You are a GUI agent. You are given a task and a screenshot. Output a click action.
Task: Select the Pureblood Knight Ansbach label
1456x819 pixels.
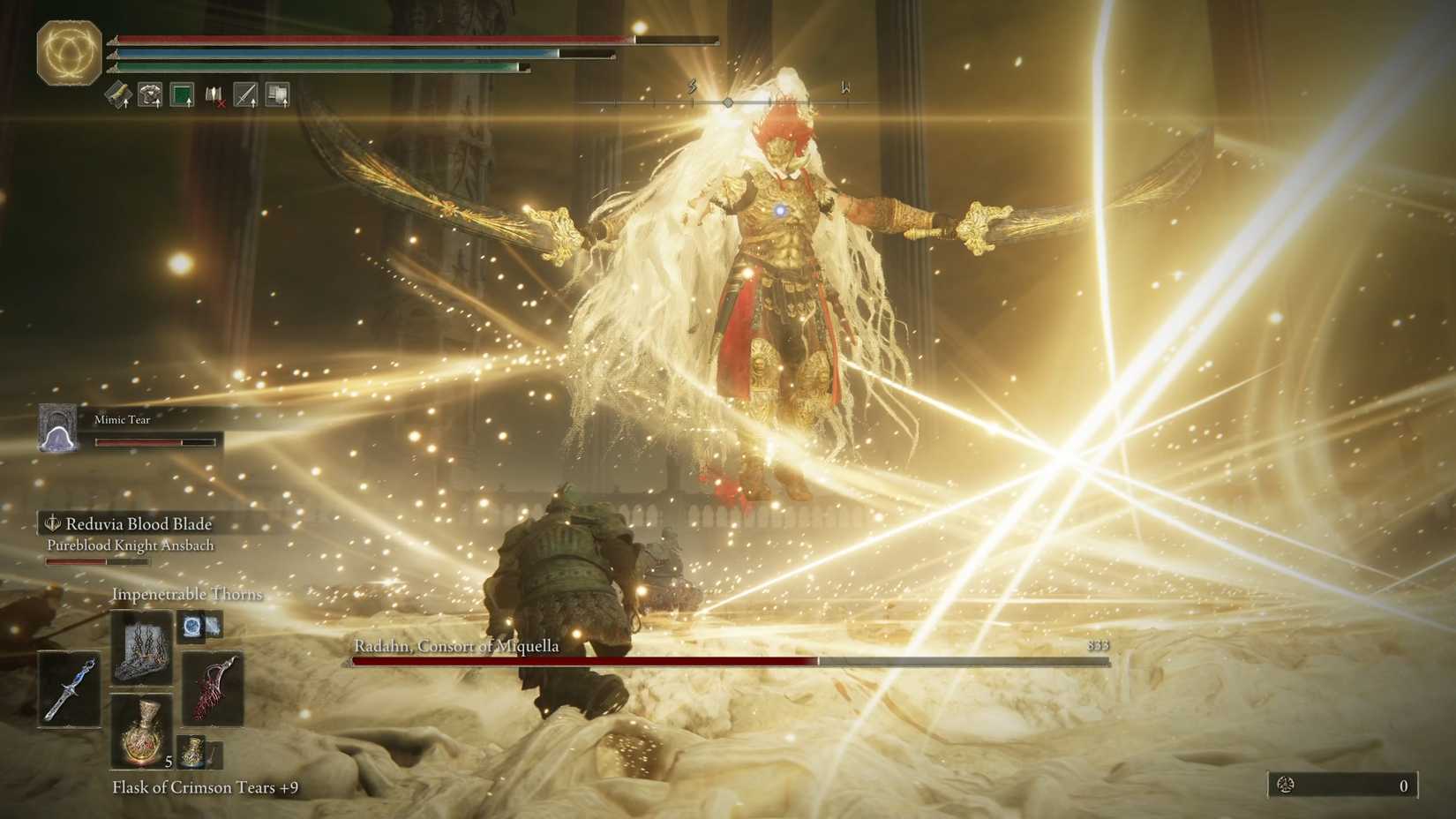point(130,545)
